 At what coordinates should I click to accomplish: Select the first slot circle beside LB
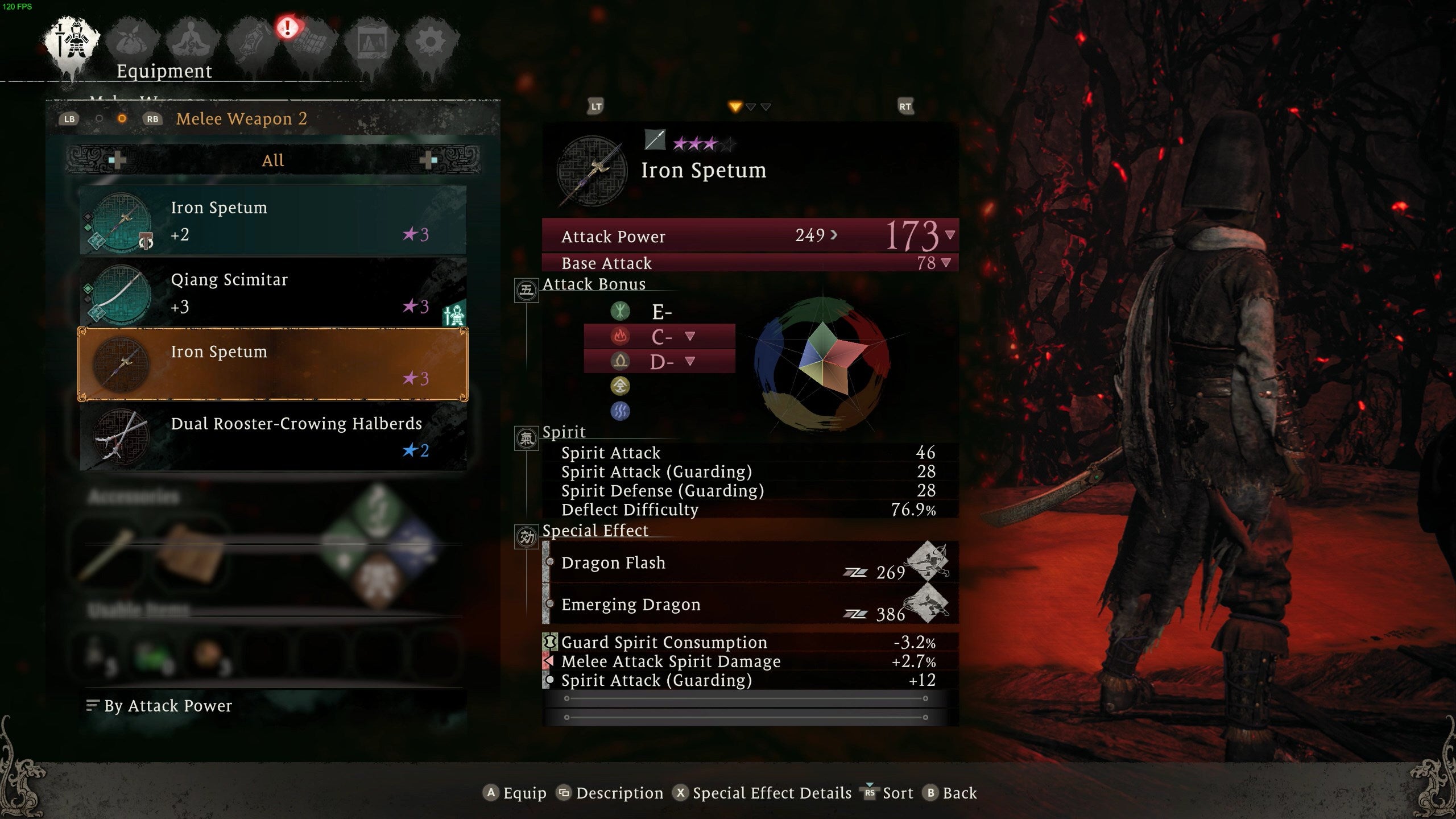(x=99, y=118)
